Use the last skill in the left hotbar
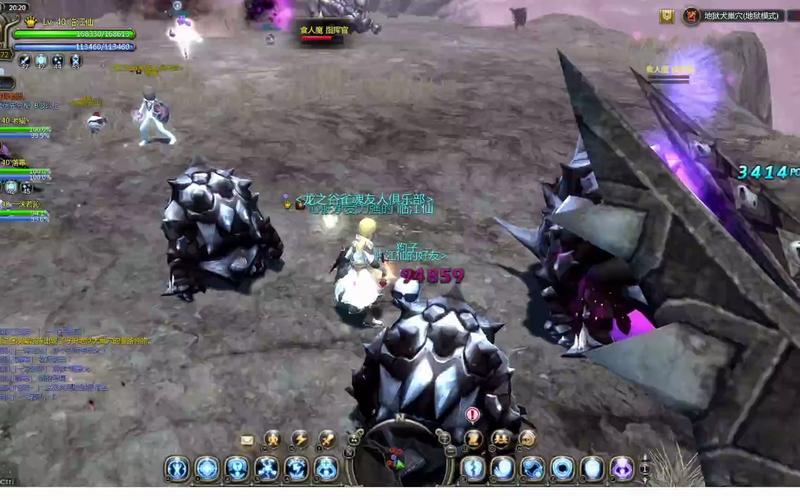This screenshot has width=800, height=500. point(327,468)
